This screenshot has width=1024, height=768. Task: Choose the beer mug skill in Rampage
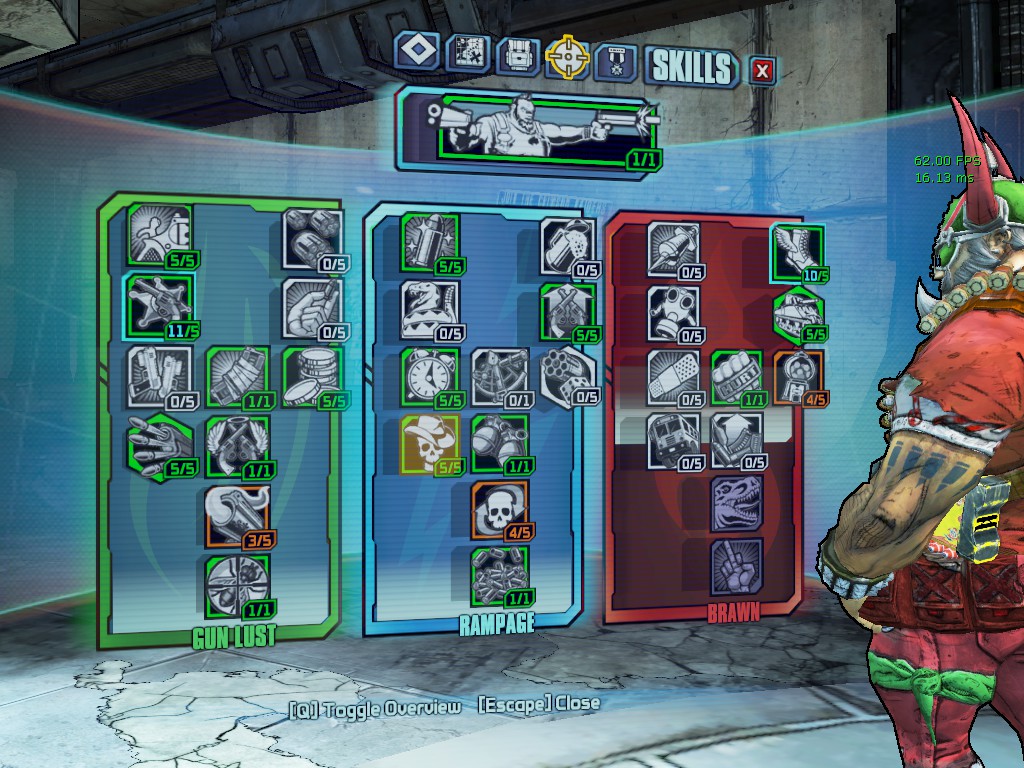(568, 246)
